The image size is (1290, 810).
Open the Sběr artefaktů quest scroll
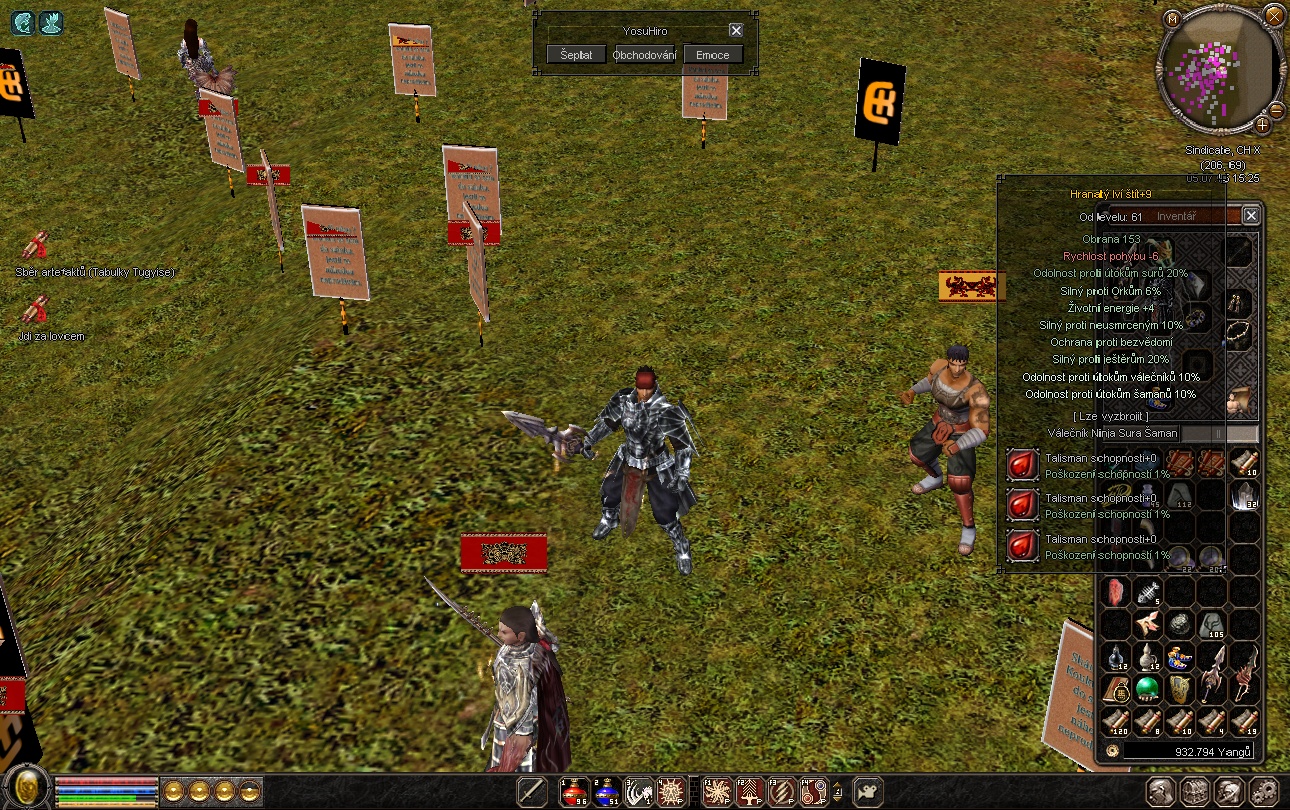coord(36,246)
